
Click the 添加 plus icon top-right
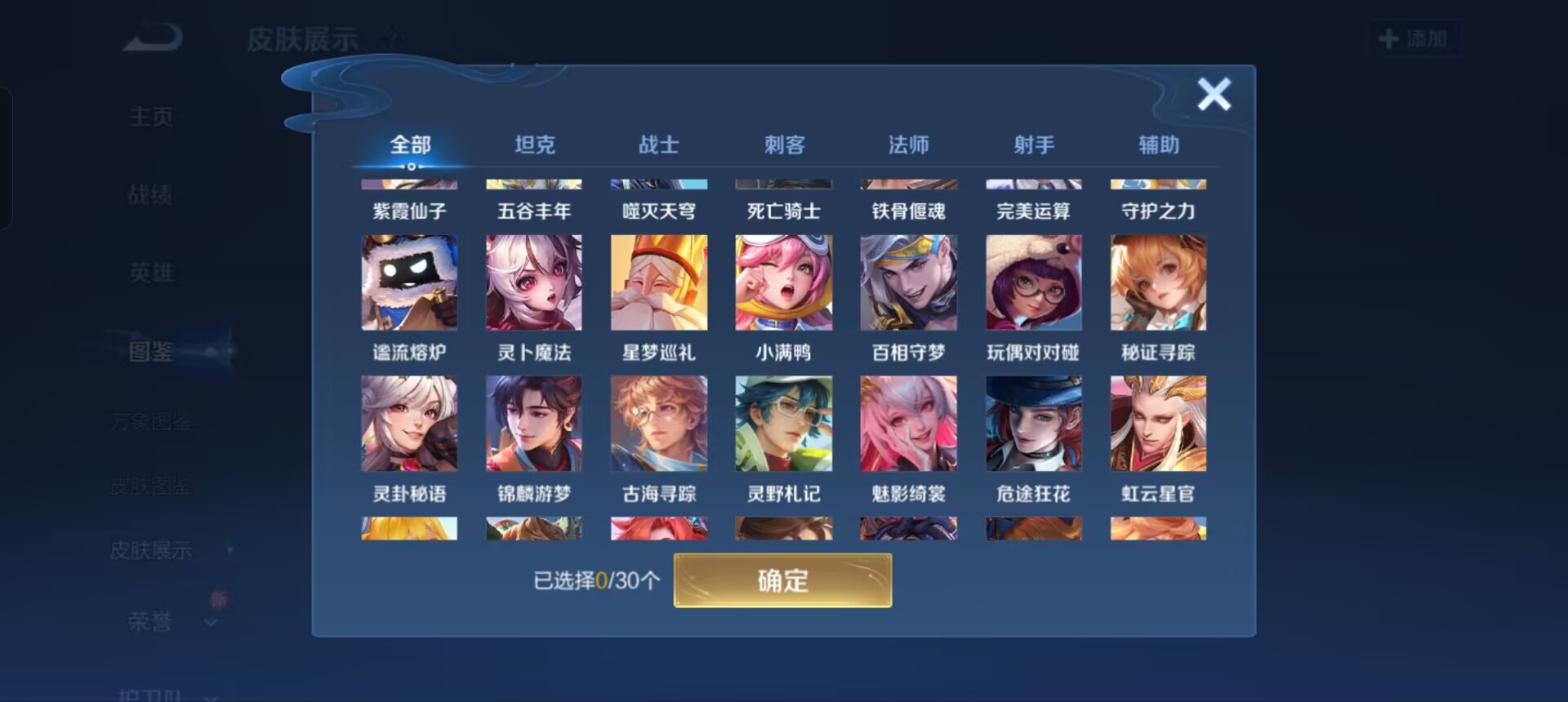click(1415, 38)
